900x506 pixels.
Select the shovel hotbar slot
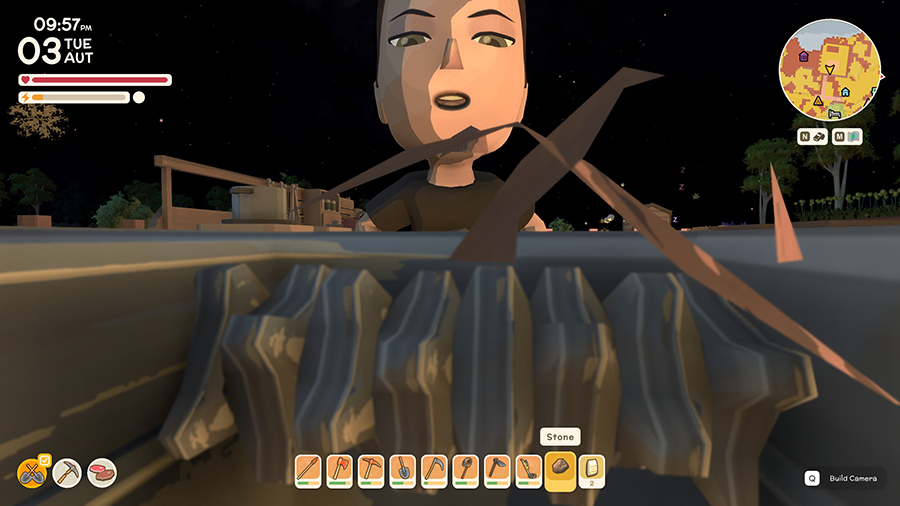tap(402, 470)
